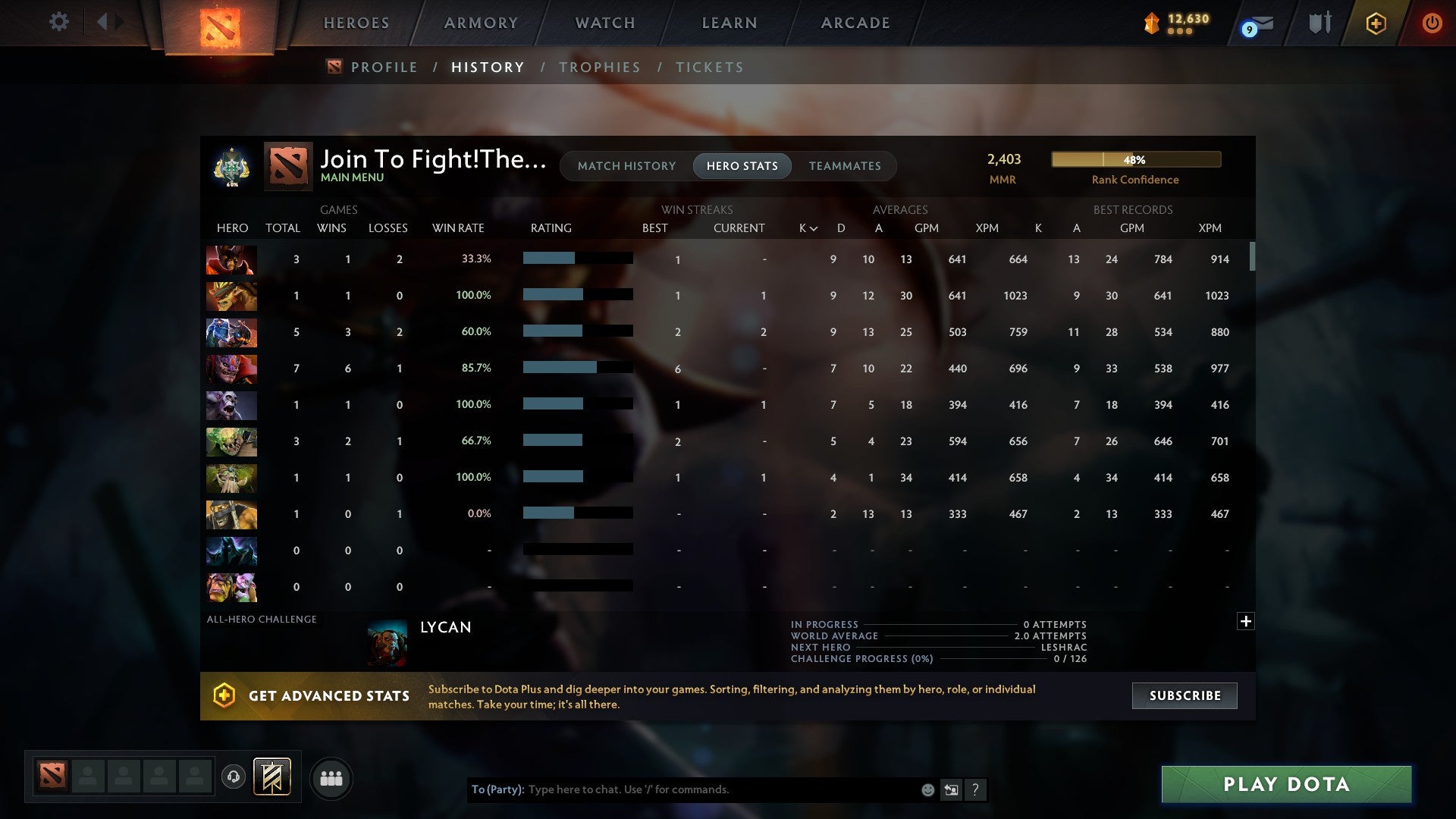This screenshot has height=819, width=1456.
Task: Expand All-Hero Challenge with the plus button
Action: (1246, 621)
